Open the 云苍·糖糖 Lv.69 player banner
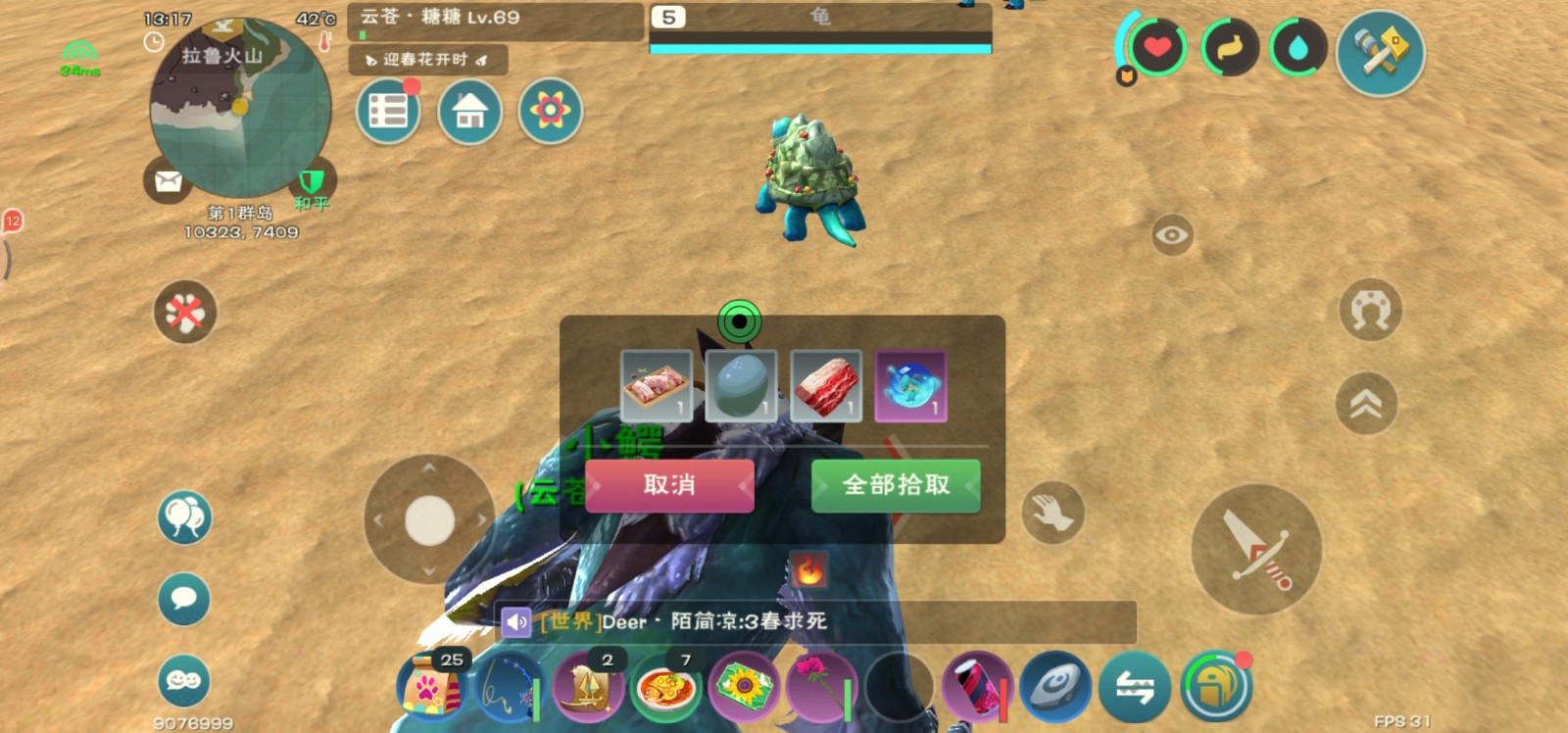This screenshot has width=1568, height=733. (x=490, y=18)
